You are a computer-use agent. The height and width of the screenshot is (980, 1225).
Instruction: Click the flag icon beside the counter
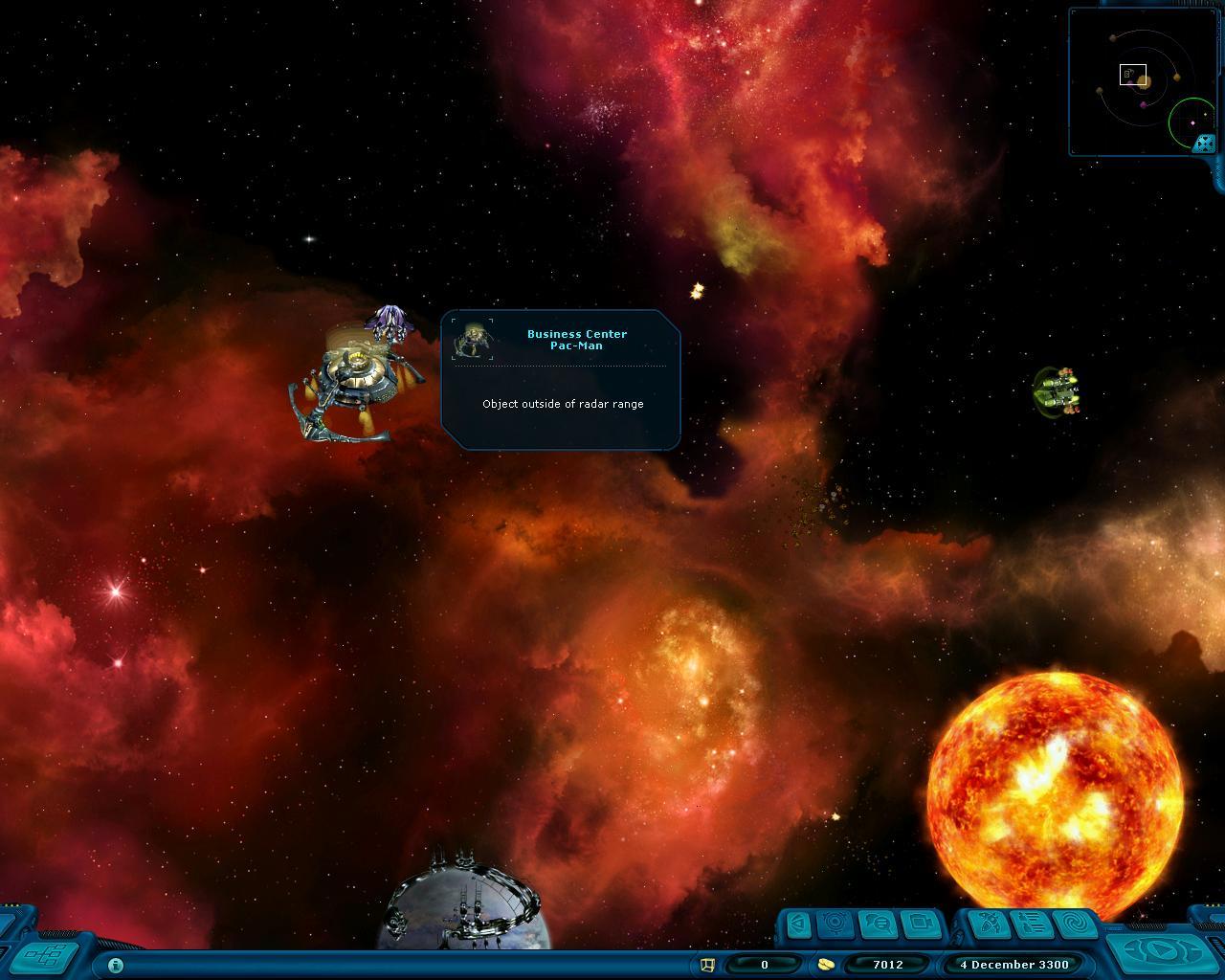[708, 965]
